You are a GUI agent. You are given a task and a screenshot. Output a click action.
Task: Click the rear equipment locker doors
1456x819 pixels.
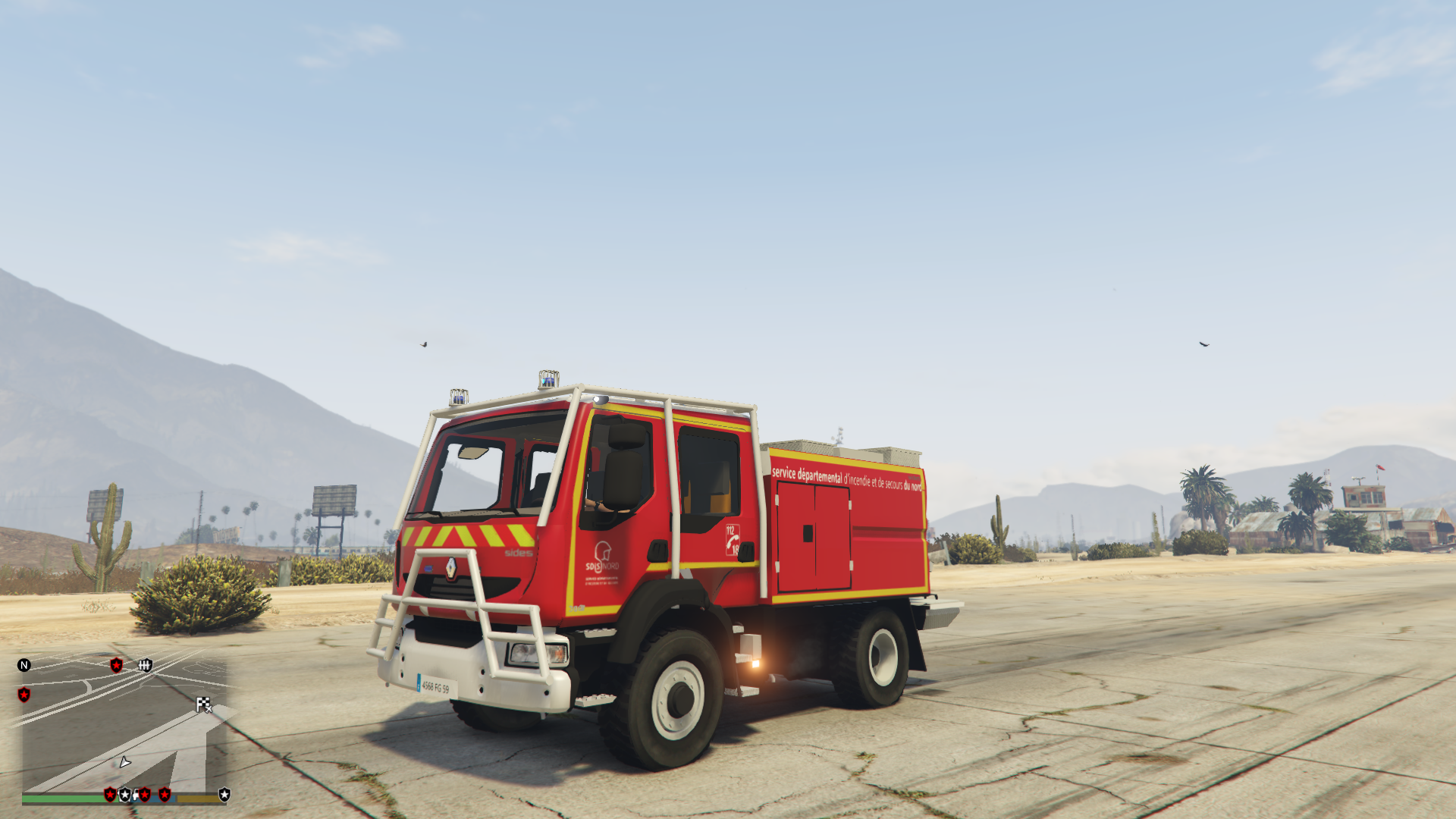click(814, 537)
